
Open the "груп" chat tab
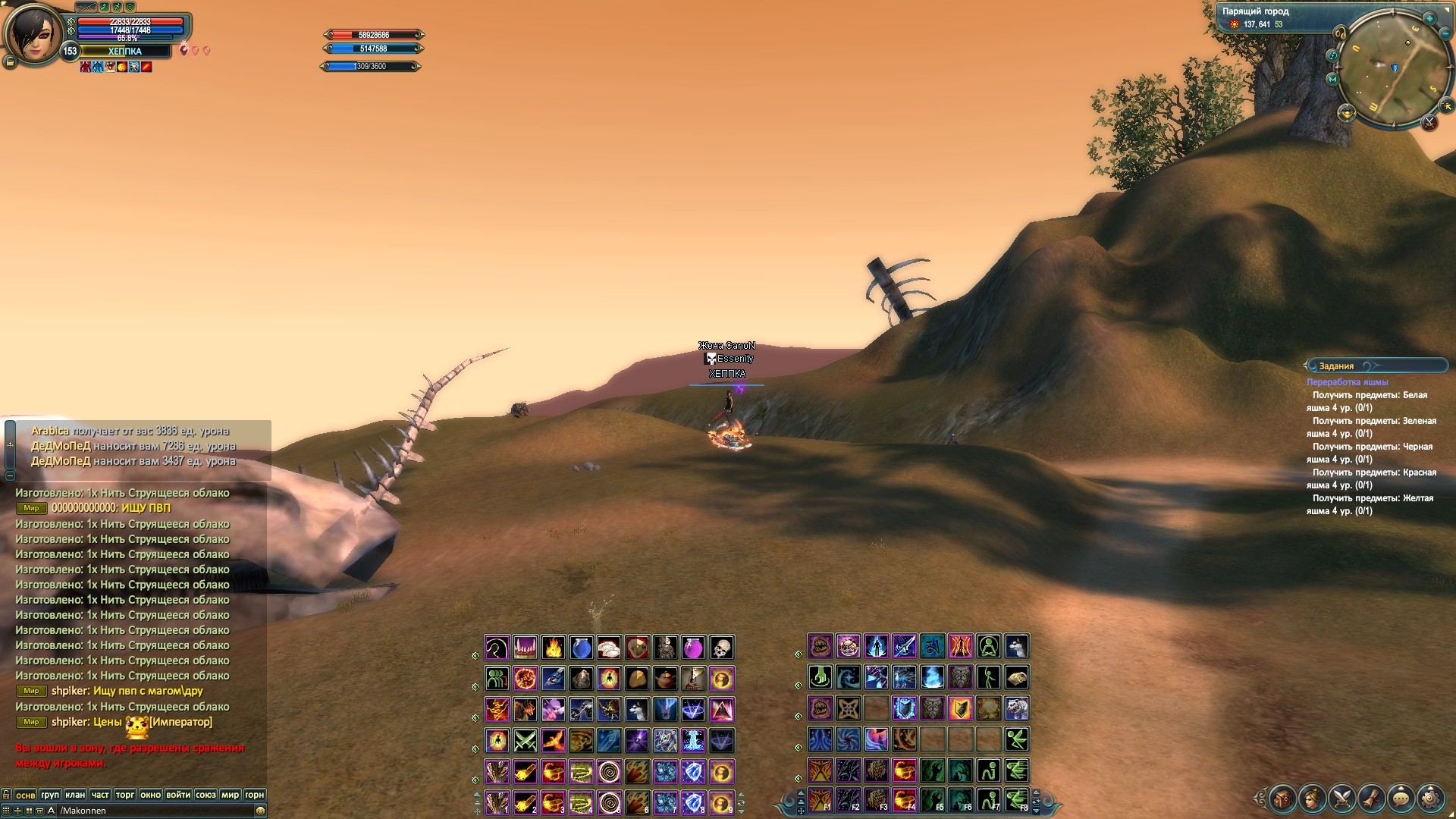(50, 795)
